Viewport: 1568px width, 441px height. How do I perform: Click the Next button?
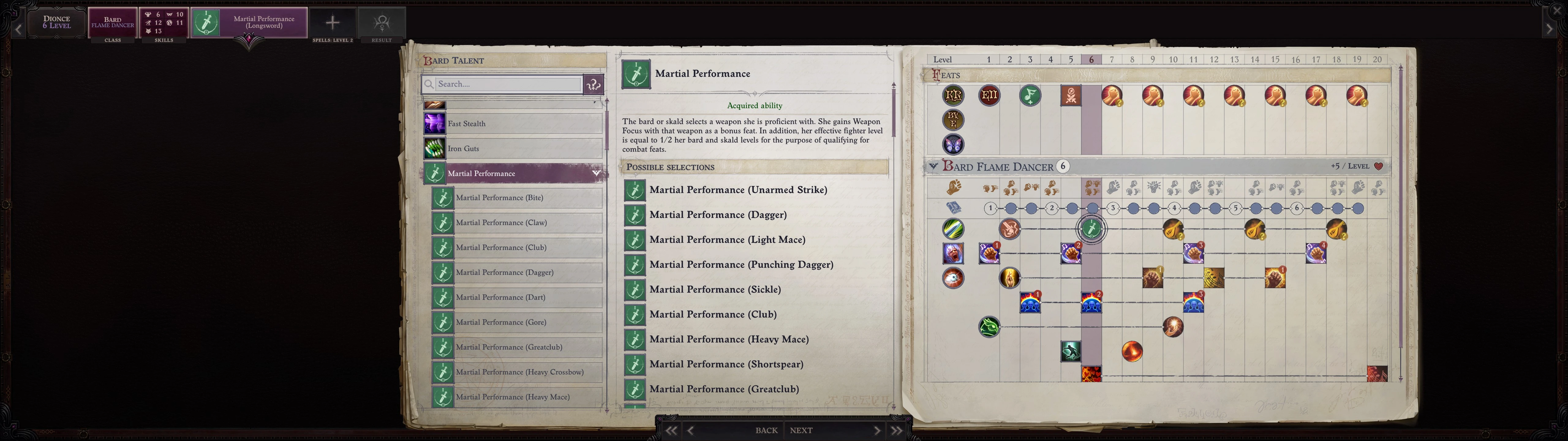(x=801, y=430)
